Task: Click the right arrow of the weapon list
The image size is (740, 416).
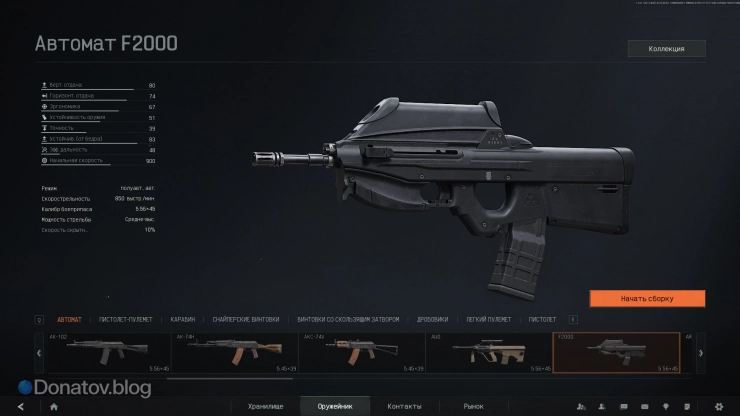Action: 700,353
